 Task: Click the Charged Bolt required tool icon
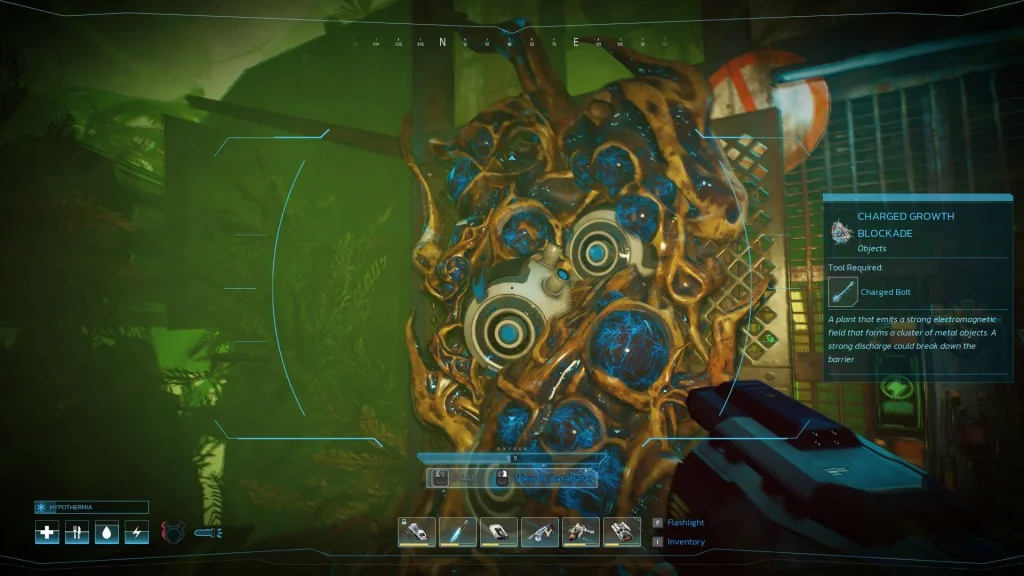[x=844, y=292]
